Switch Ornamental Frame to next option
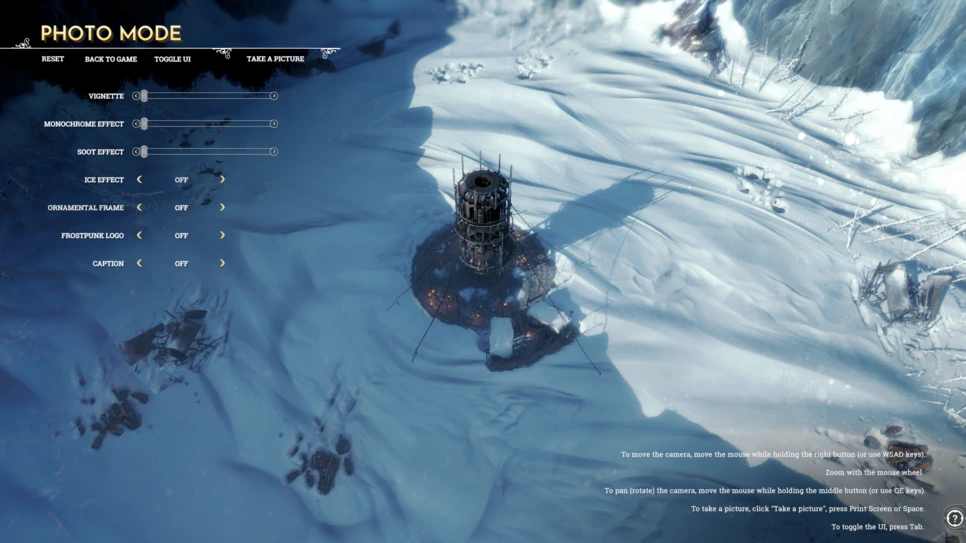 [222, 208]
